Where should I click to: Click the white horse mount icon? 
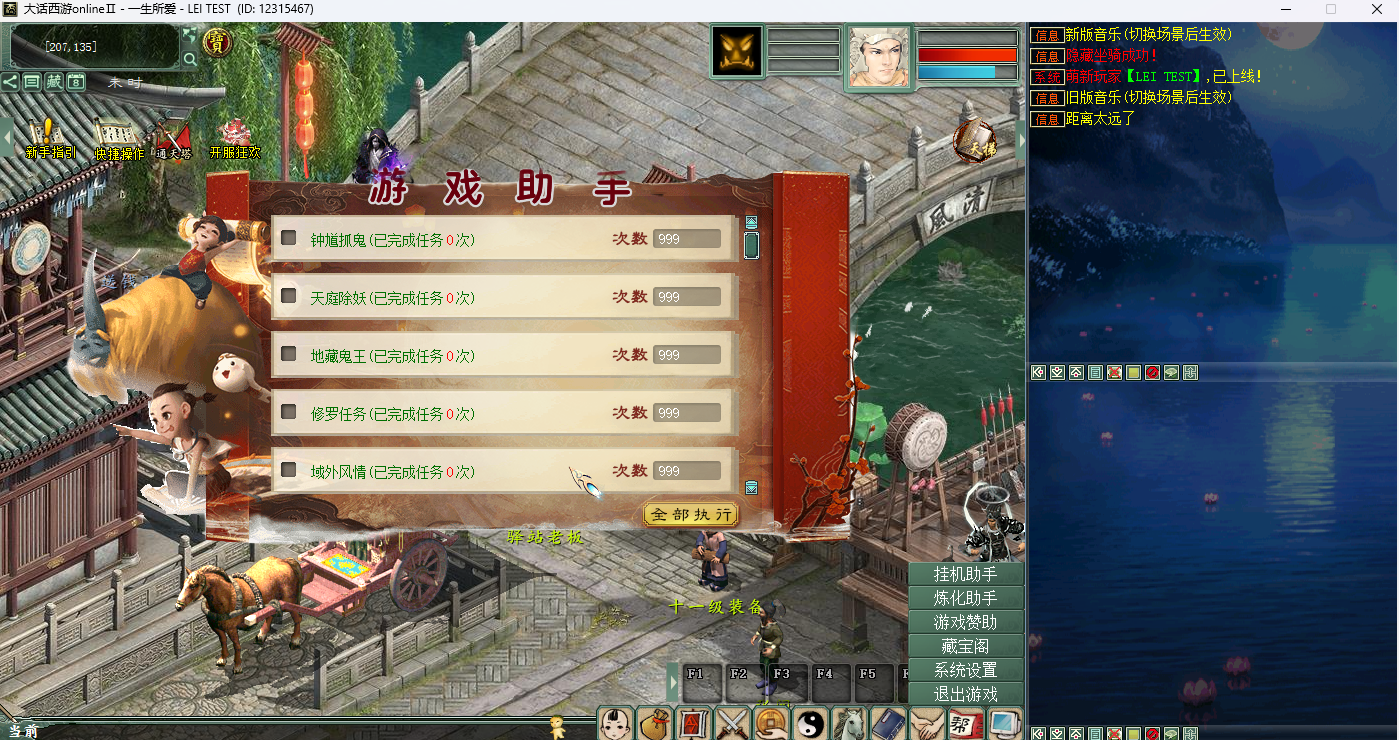pyautogui.click(x=848, y=723)
